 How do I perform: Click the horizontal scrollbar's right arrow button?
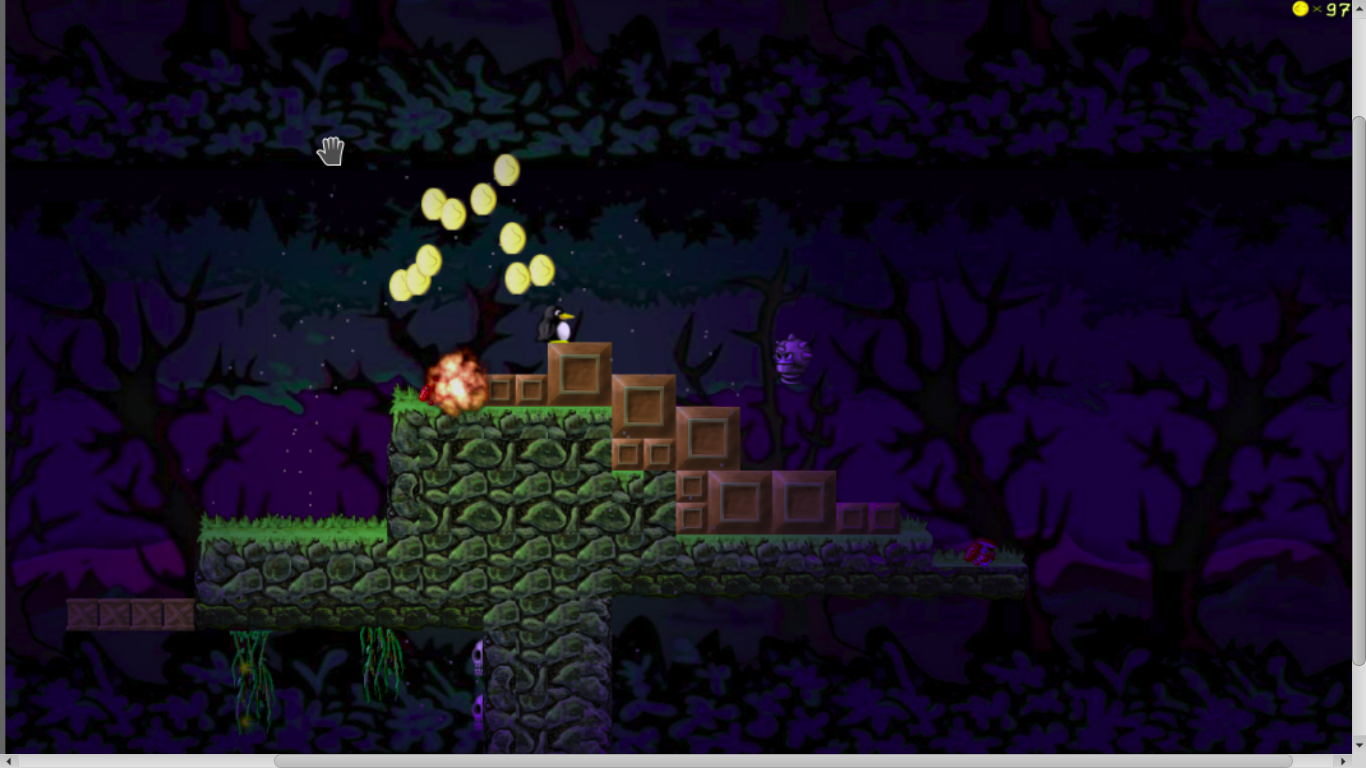point(1345,761)
